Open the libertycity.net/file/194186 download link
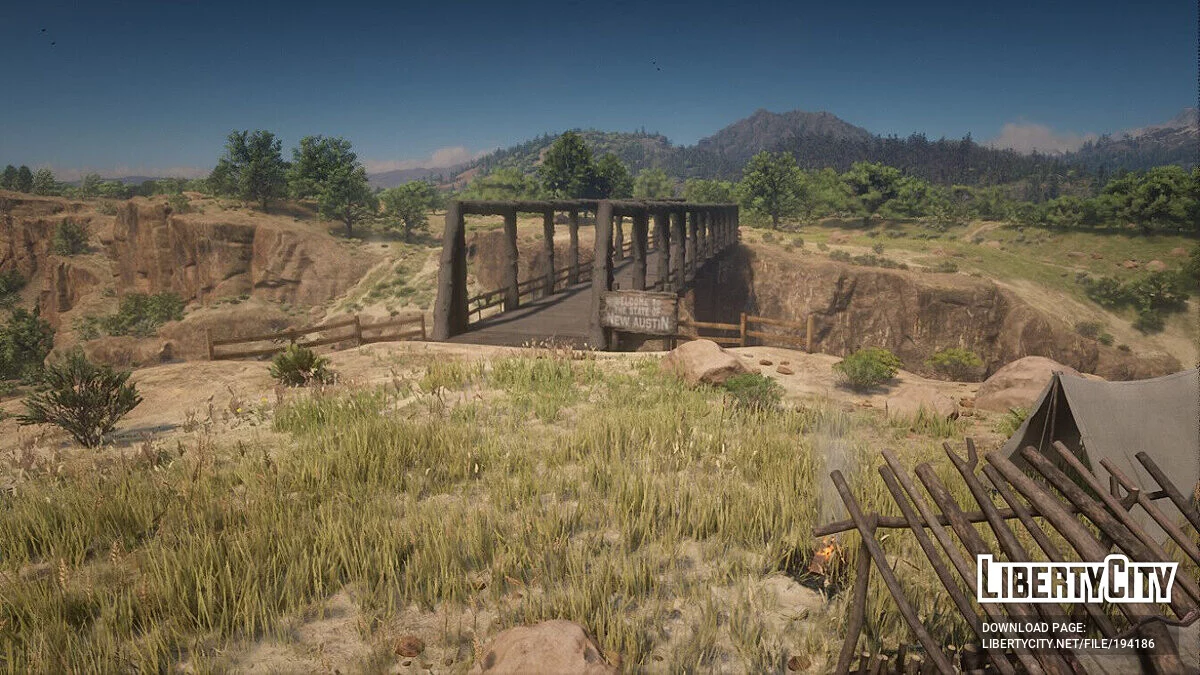Screen dimensions: 1200x675 click(x=1067, y=644)
